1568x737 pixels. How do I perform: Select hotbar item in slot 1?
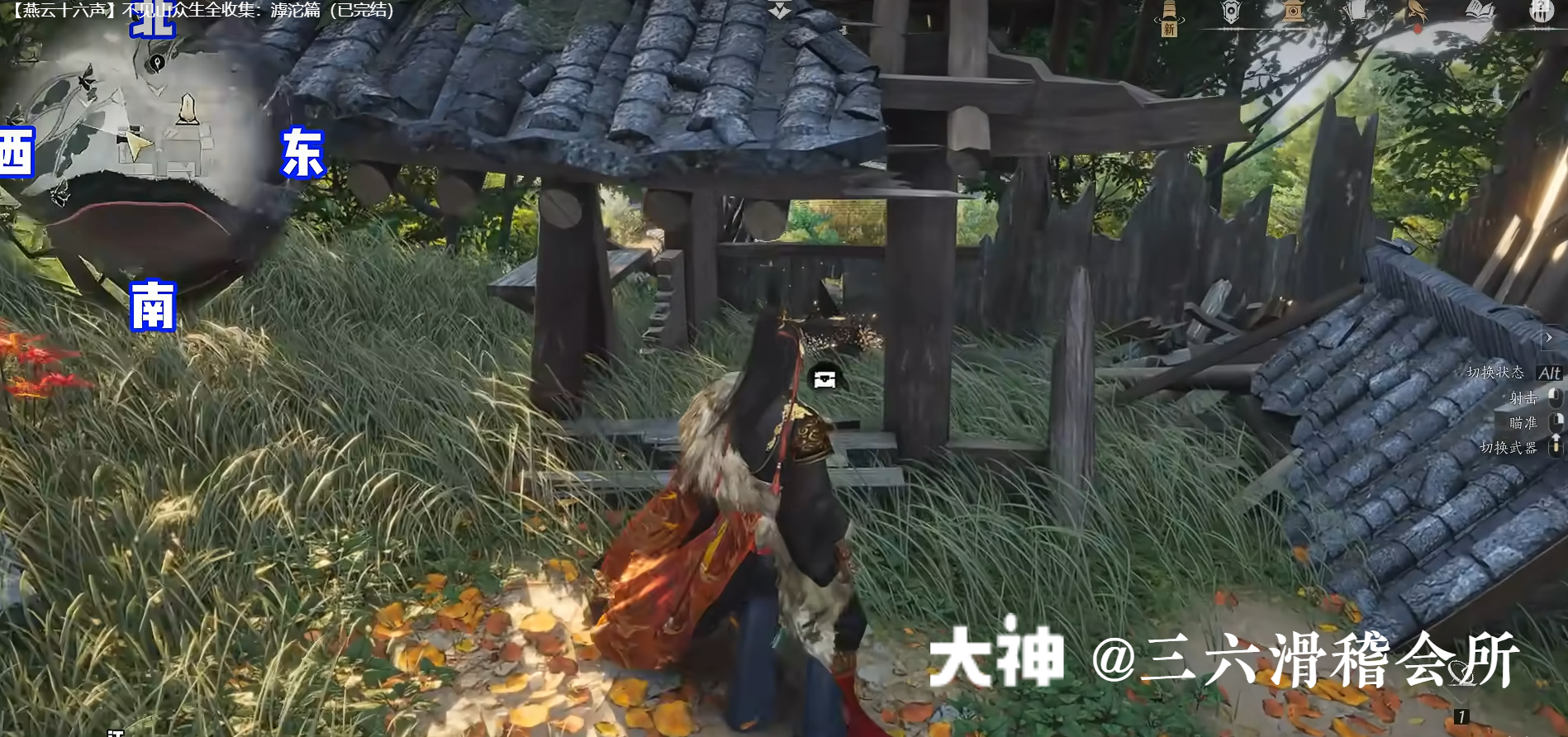pos(1462,716)
